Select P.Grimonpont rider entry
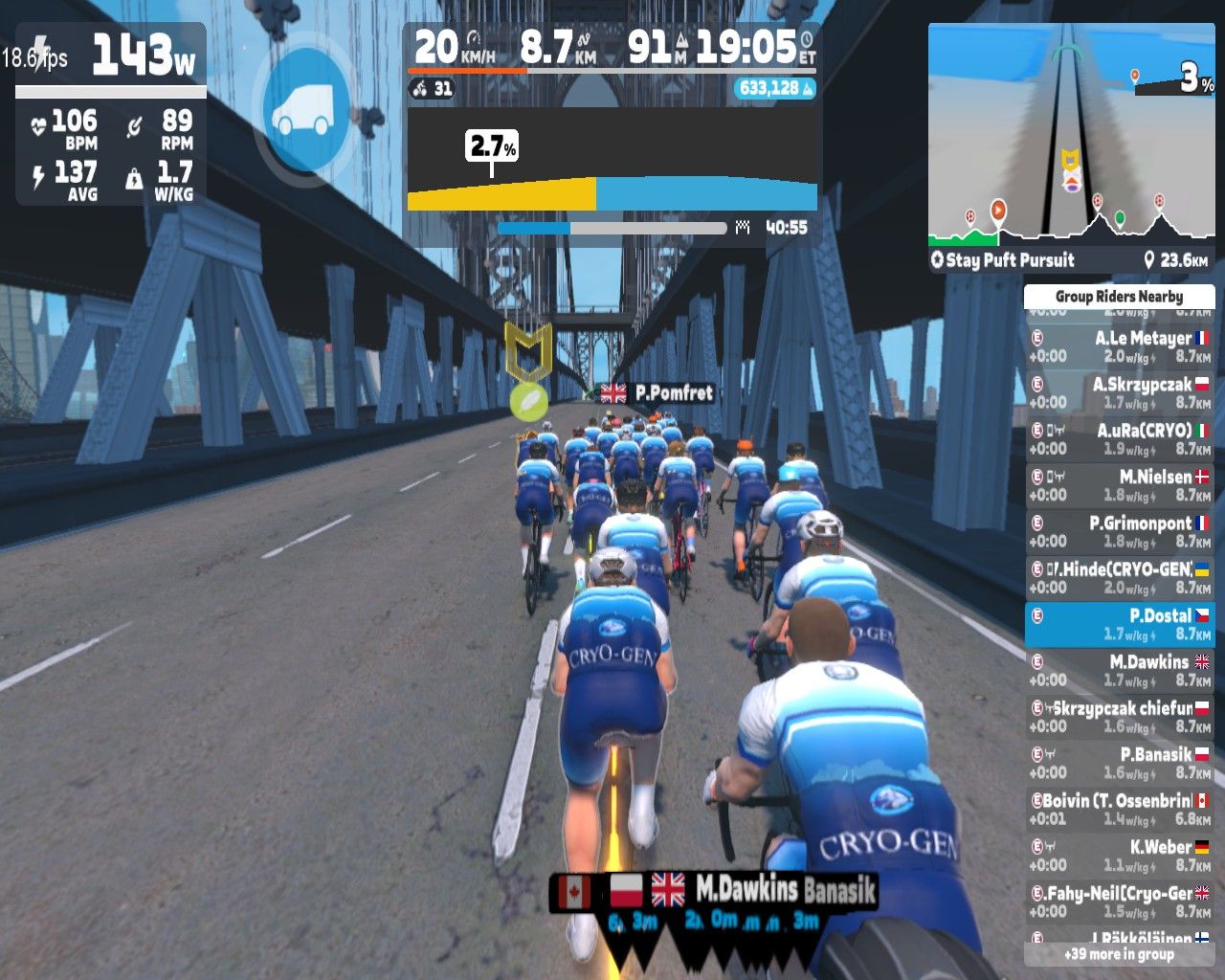 click(1119, 532)
